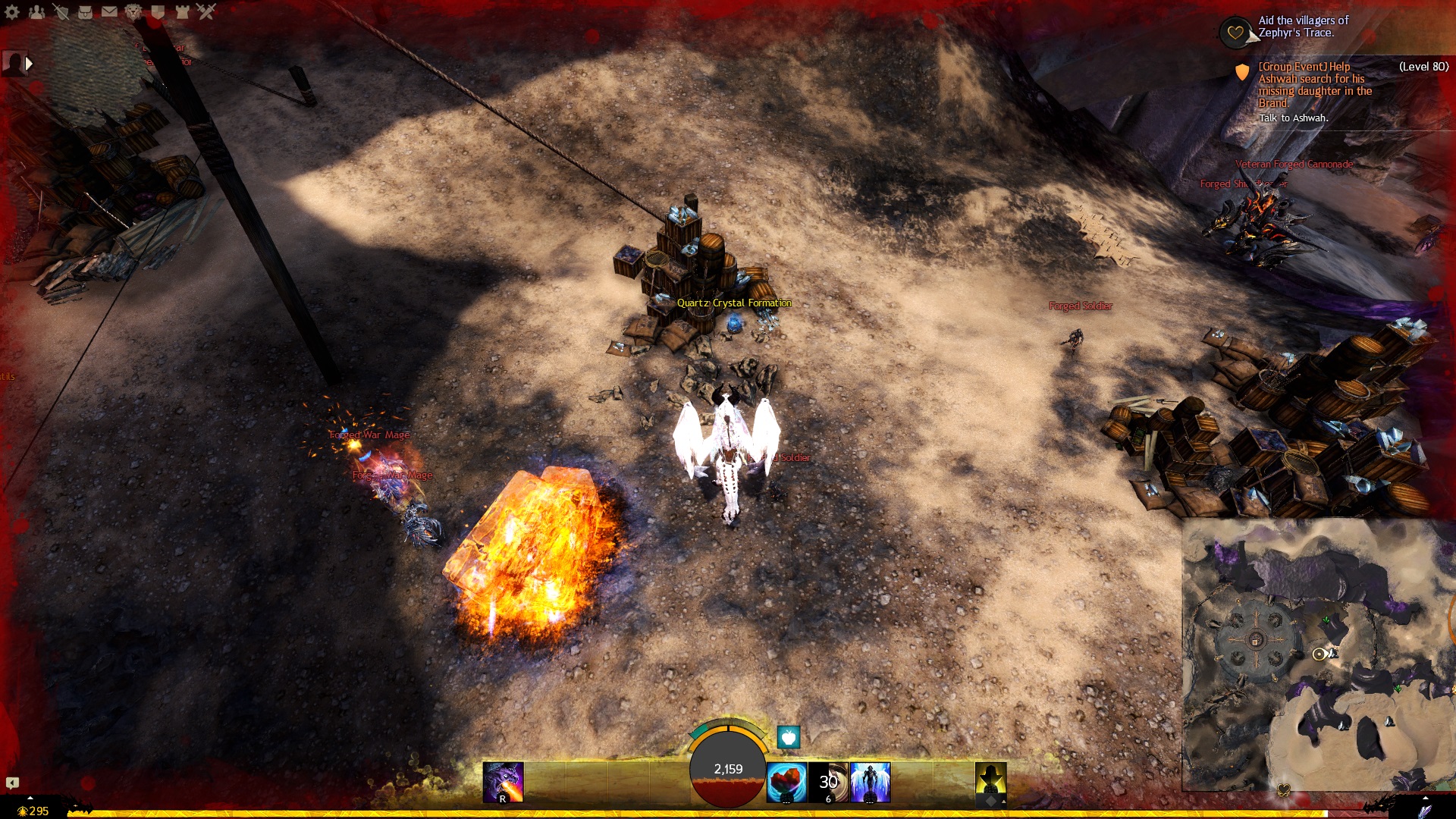Screen dimensions: 1456x819
Task: Use the crystal heart healing skill
Action: coord(786,783)
